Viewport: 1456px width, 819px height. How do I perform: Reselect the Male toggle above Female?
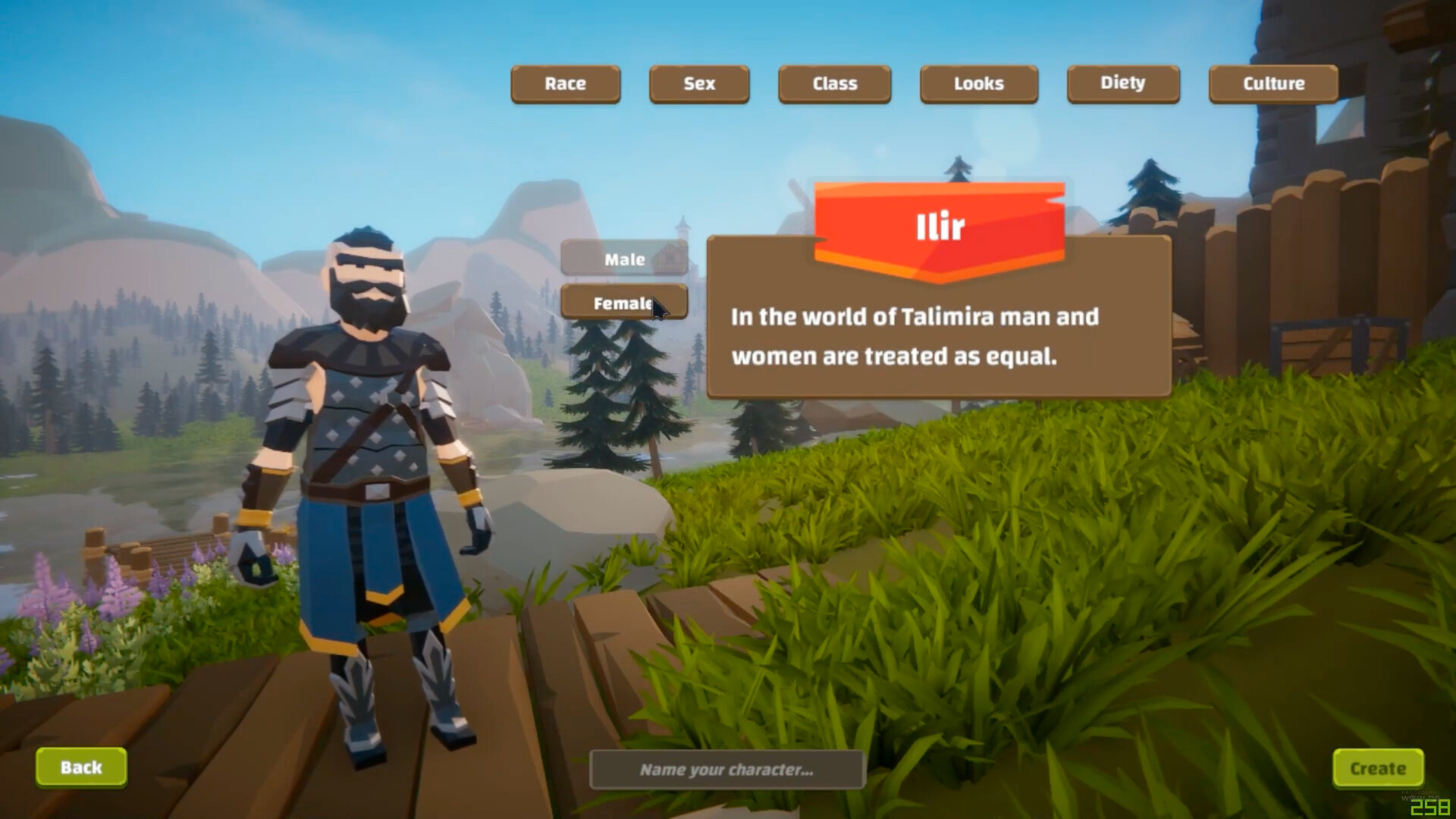624,259
